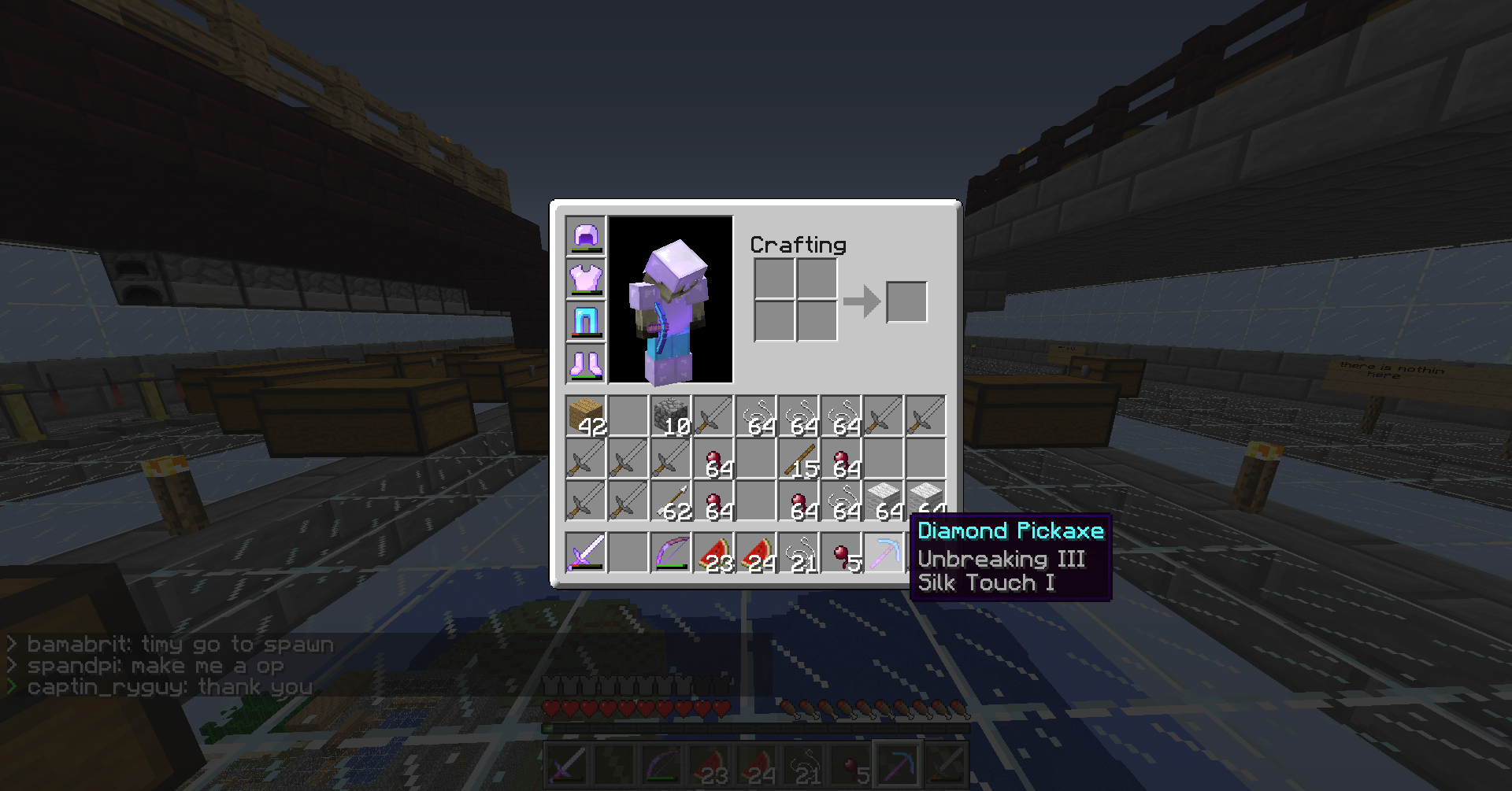This screenshot has width=1512, height=791.
Task: Pick up the stack of 15 sticks
Action: [799, 460]
